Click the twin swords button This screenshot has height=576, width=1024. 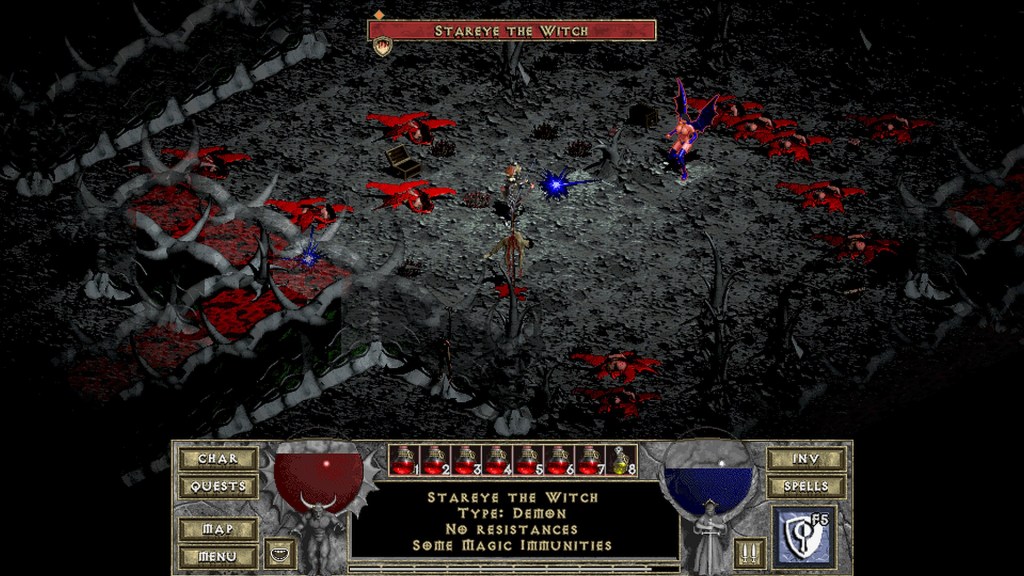point(749,554)
